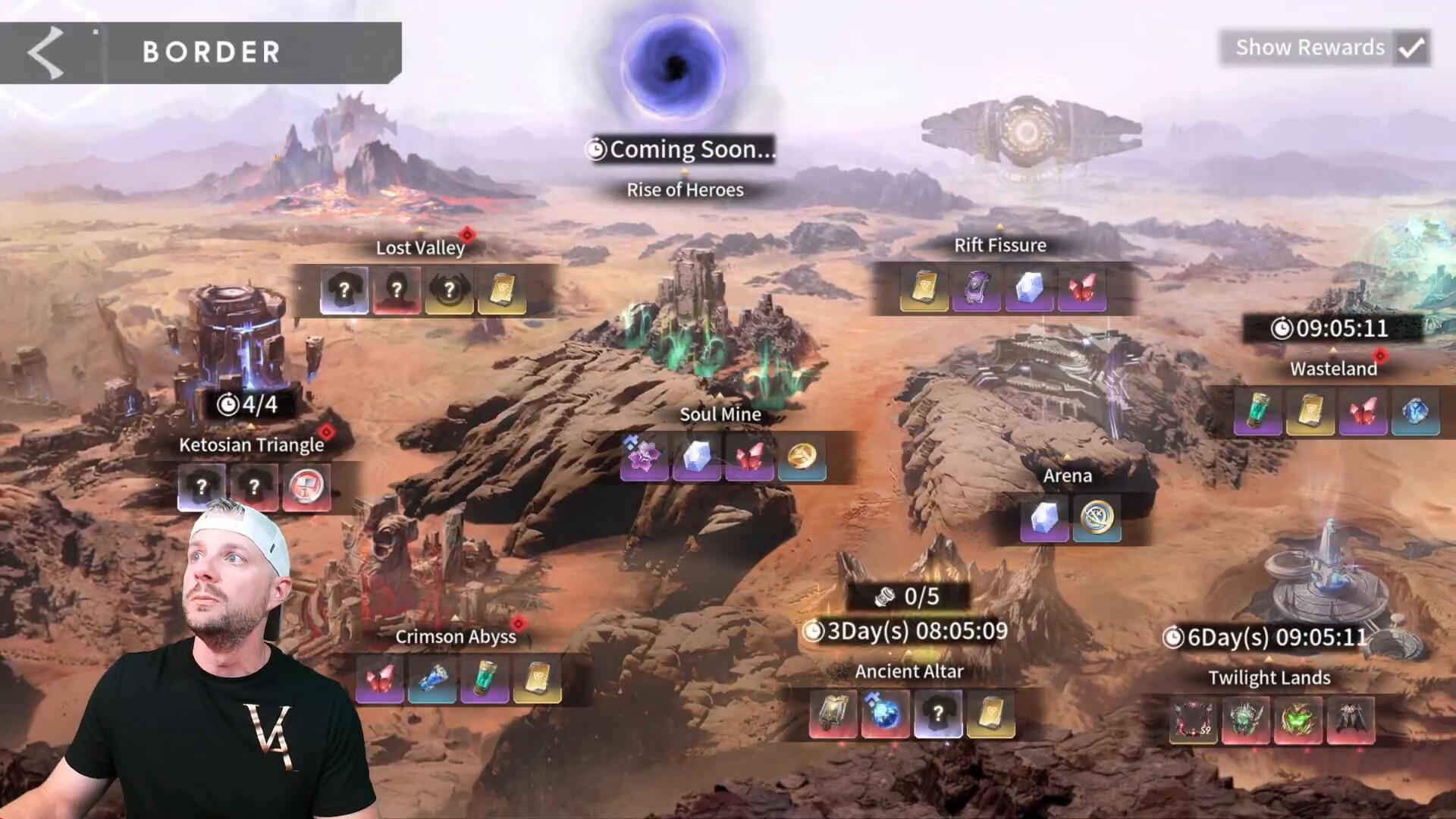The image size is (1456, 819).
Task: Open the Ancient Altar event
Action: [908, 671]
